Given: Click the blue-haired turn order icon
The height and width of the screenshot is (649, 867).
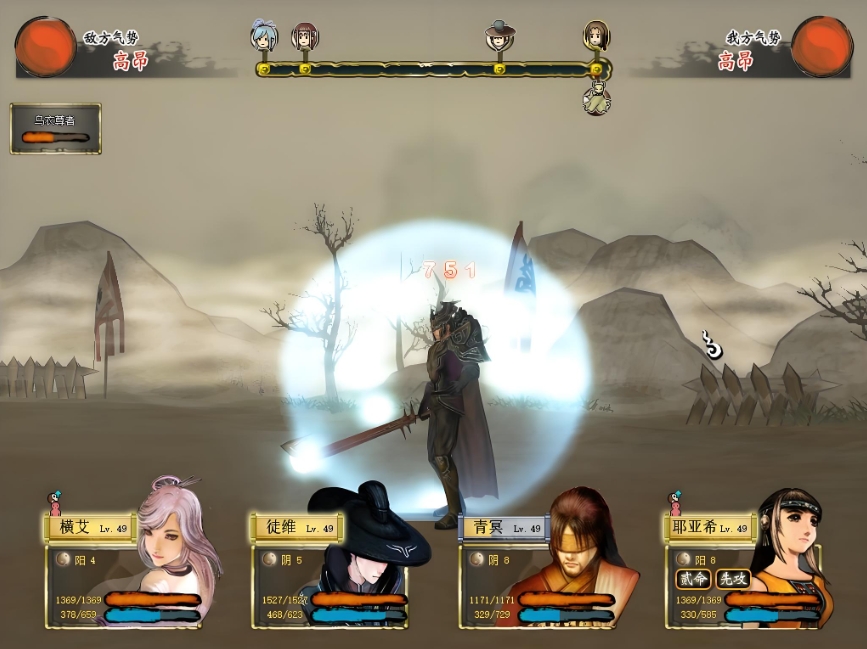Looking at the screenshot, I should click(263, 36).
